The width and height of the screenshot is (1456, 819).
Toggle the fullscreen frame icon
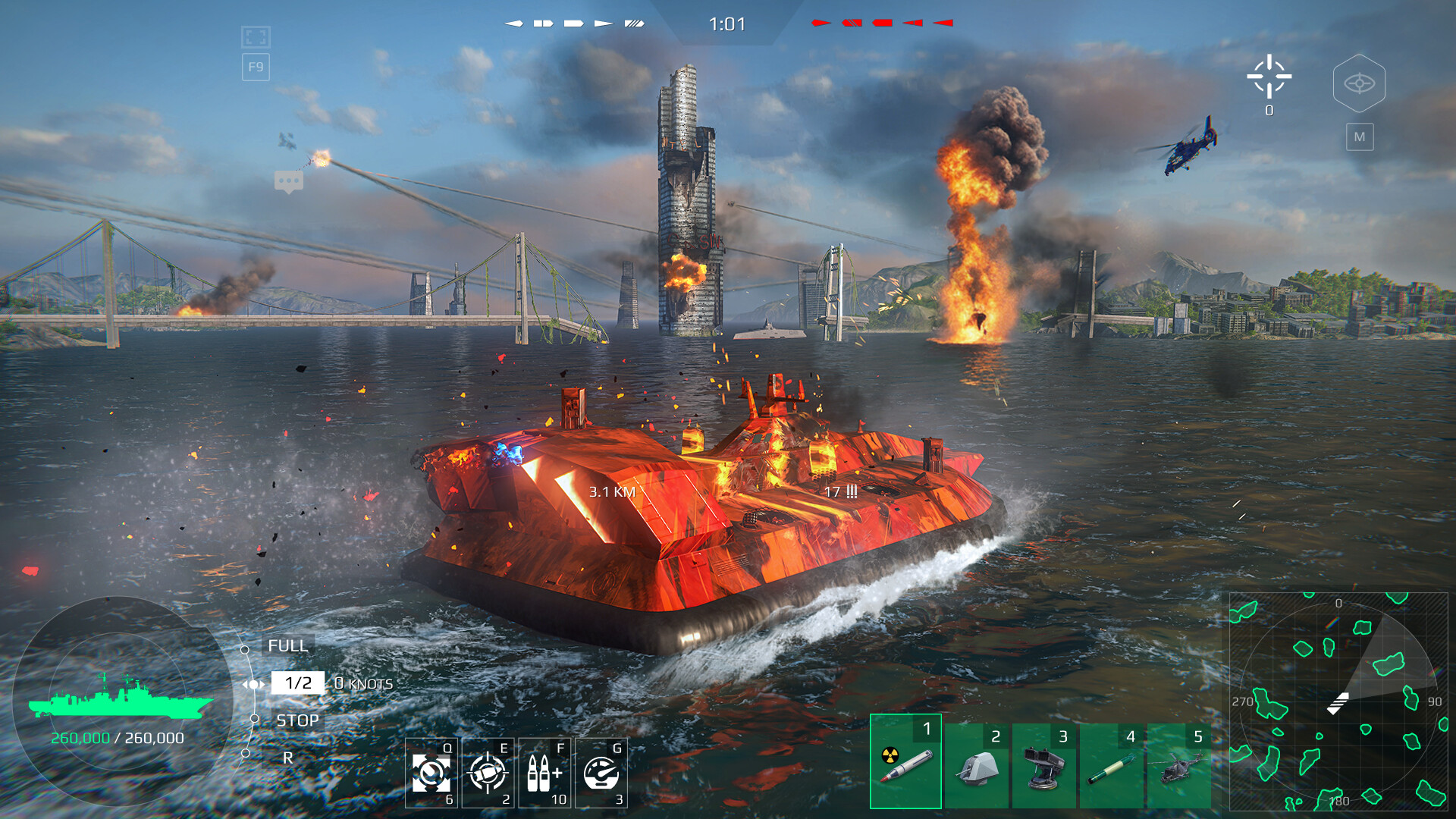[x=256, y=37]
